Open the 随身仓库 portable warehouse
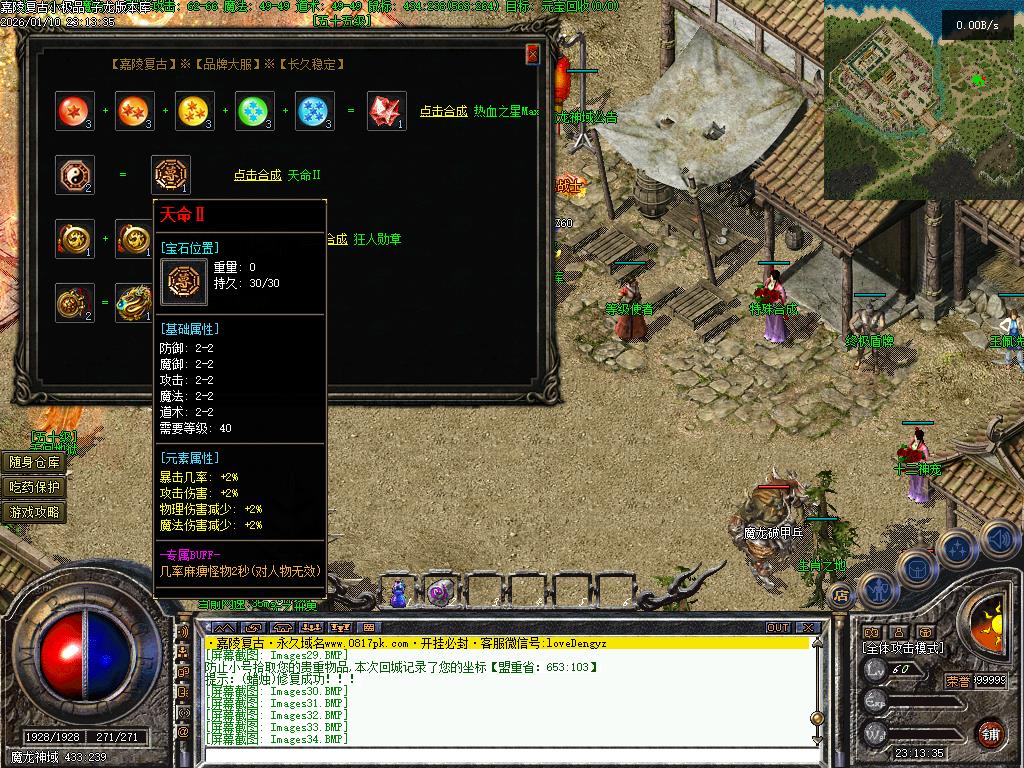This screenshot has height=768, width=1024. 35,462
